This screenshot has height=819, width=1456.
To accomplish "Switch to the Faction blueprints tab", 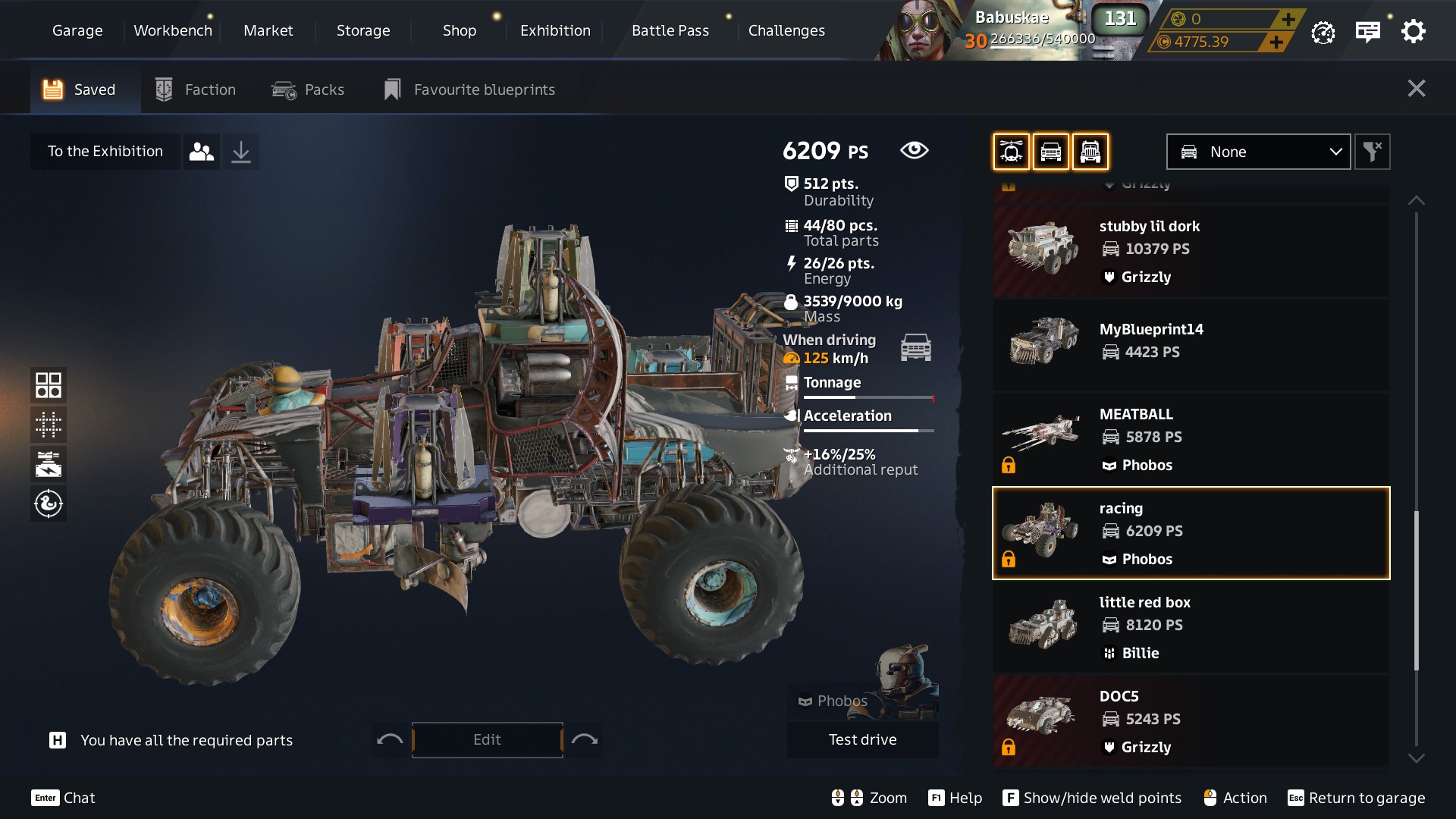I will pyautogui.click(x=196, y=89).
